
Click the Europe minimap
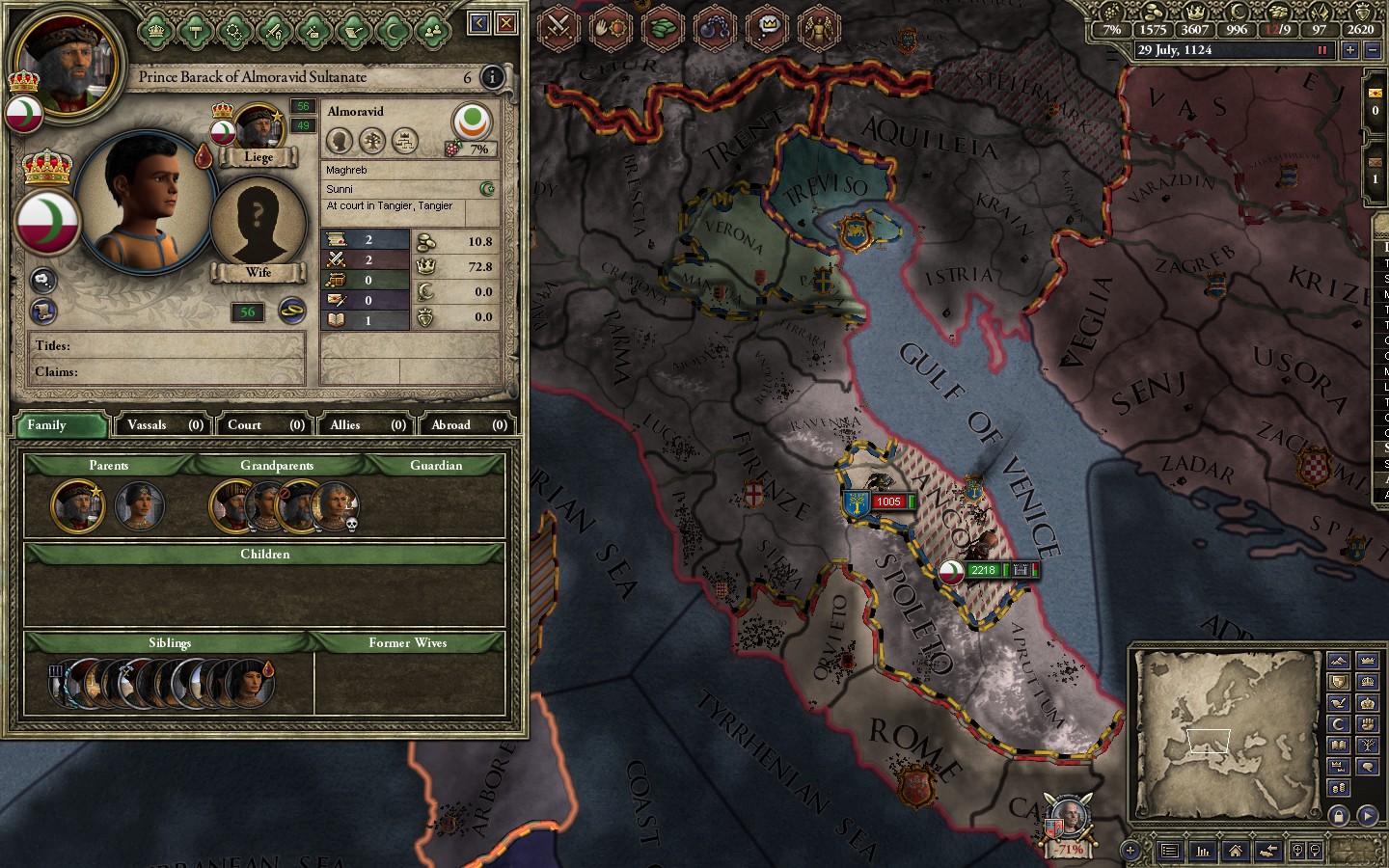pos(1227,735)
